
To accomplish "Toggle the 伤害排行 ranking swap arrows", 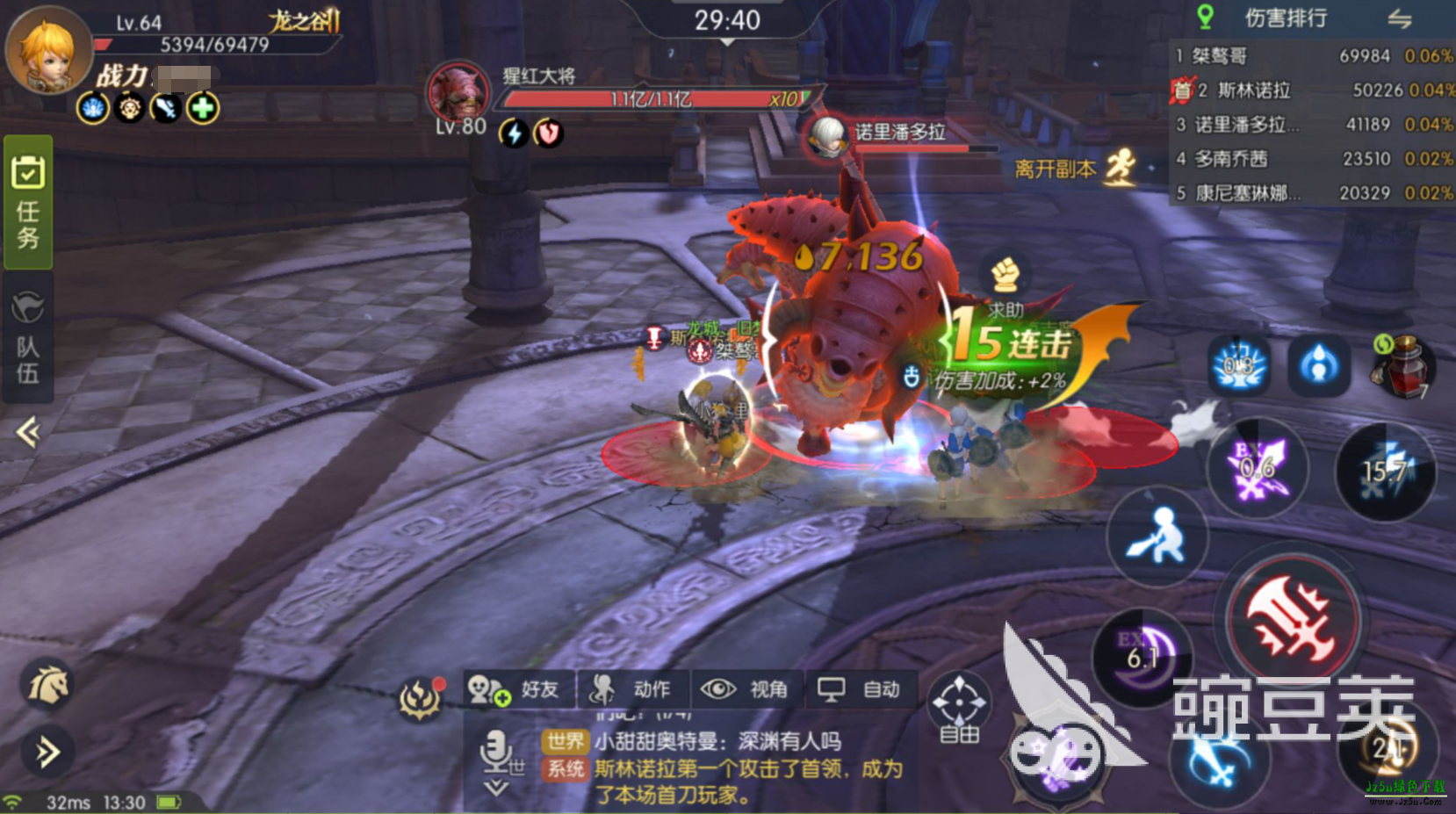I will (1399, 18).
